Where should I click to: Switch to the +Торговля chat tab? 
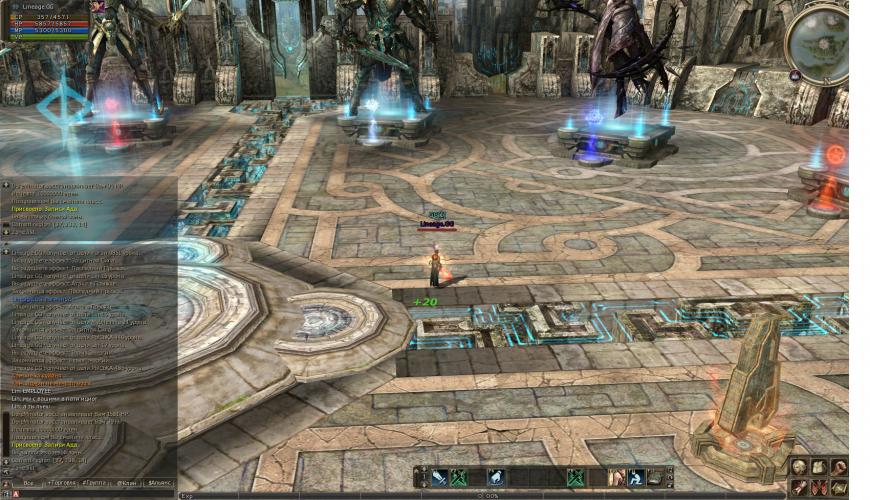(63, 483)
